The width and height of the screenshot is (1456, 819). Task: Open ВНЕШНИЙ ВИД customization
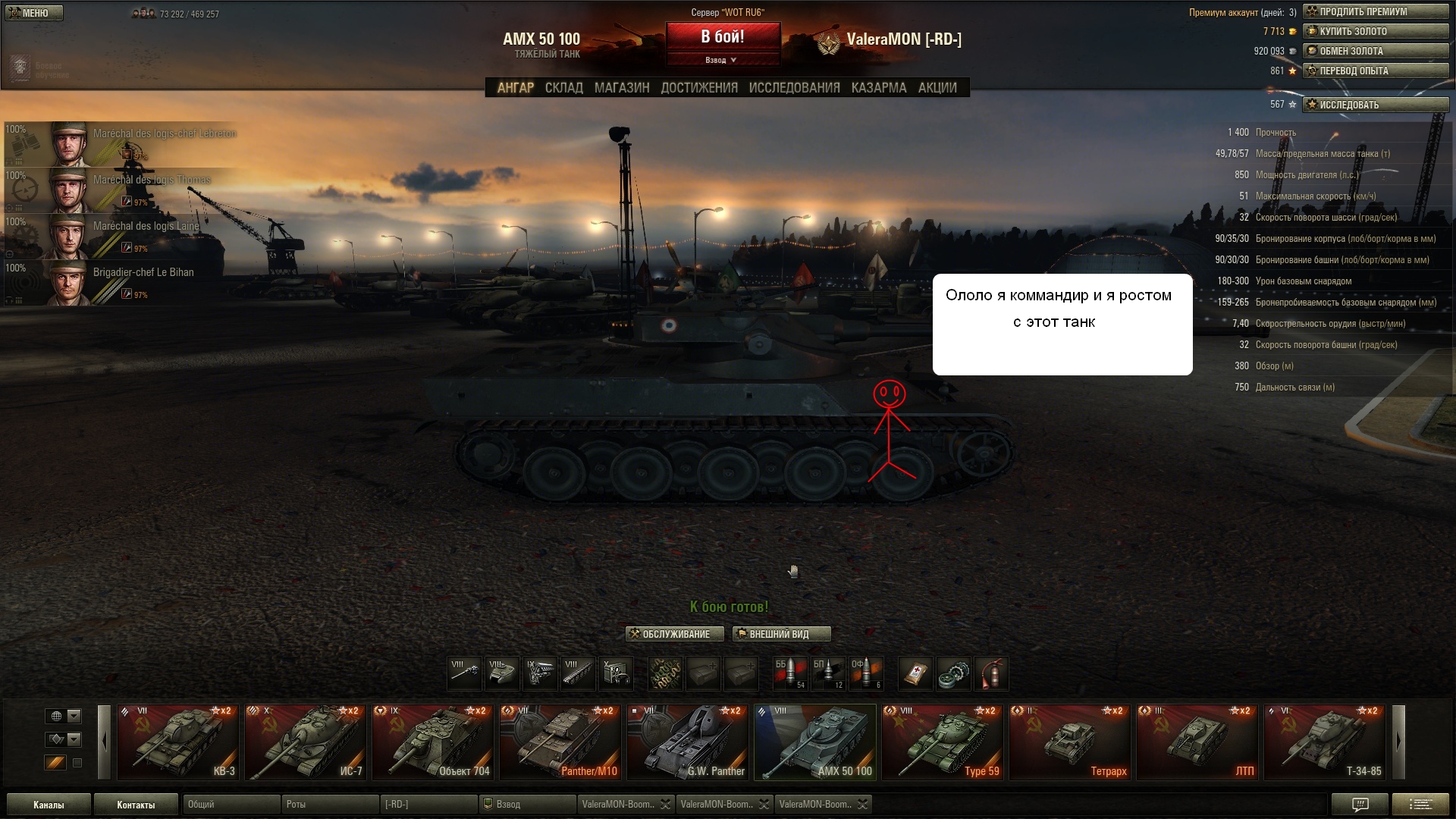[x=781, y=634]
